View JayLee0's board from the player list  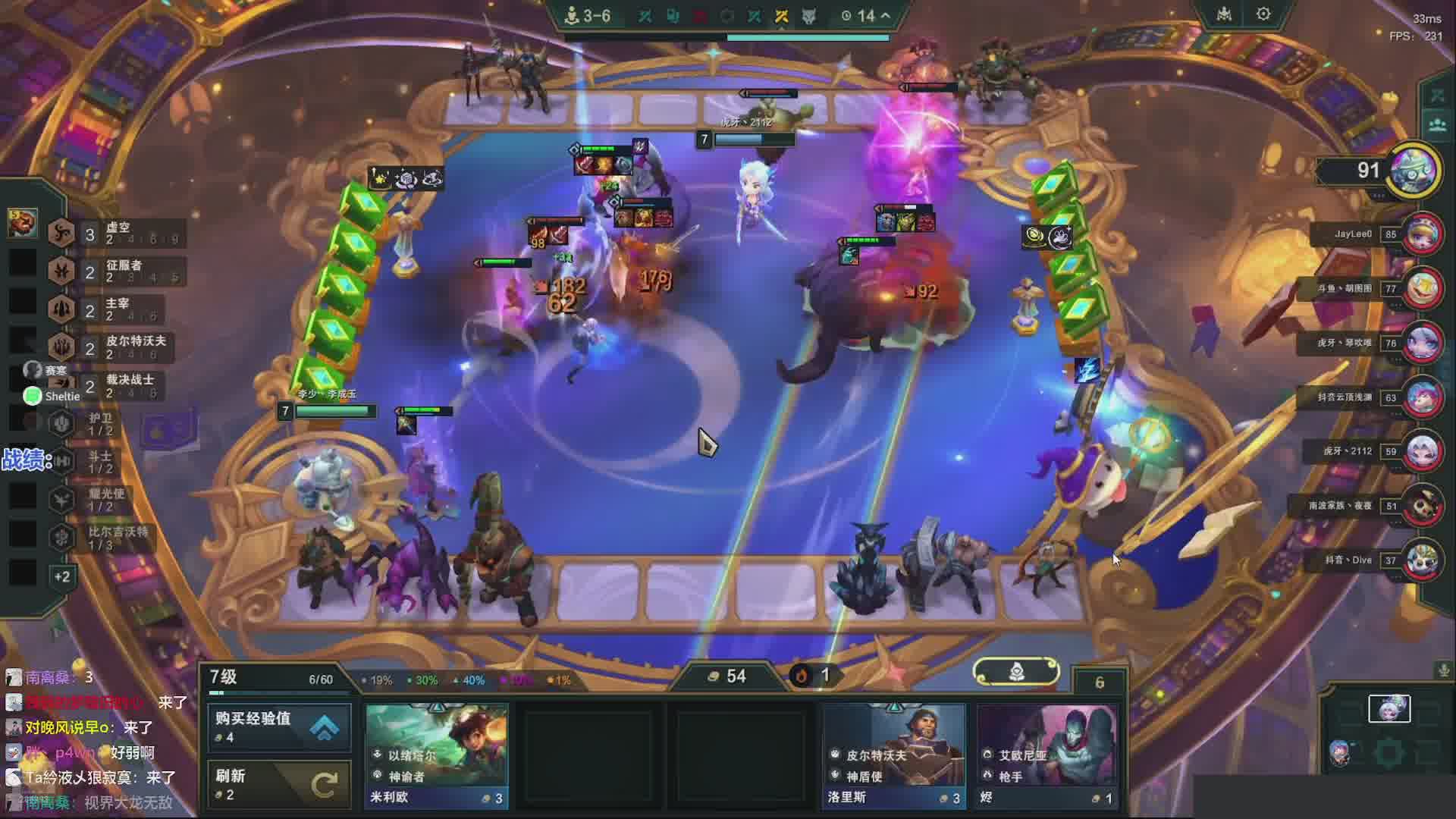1423,234
